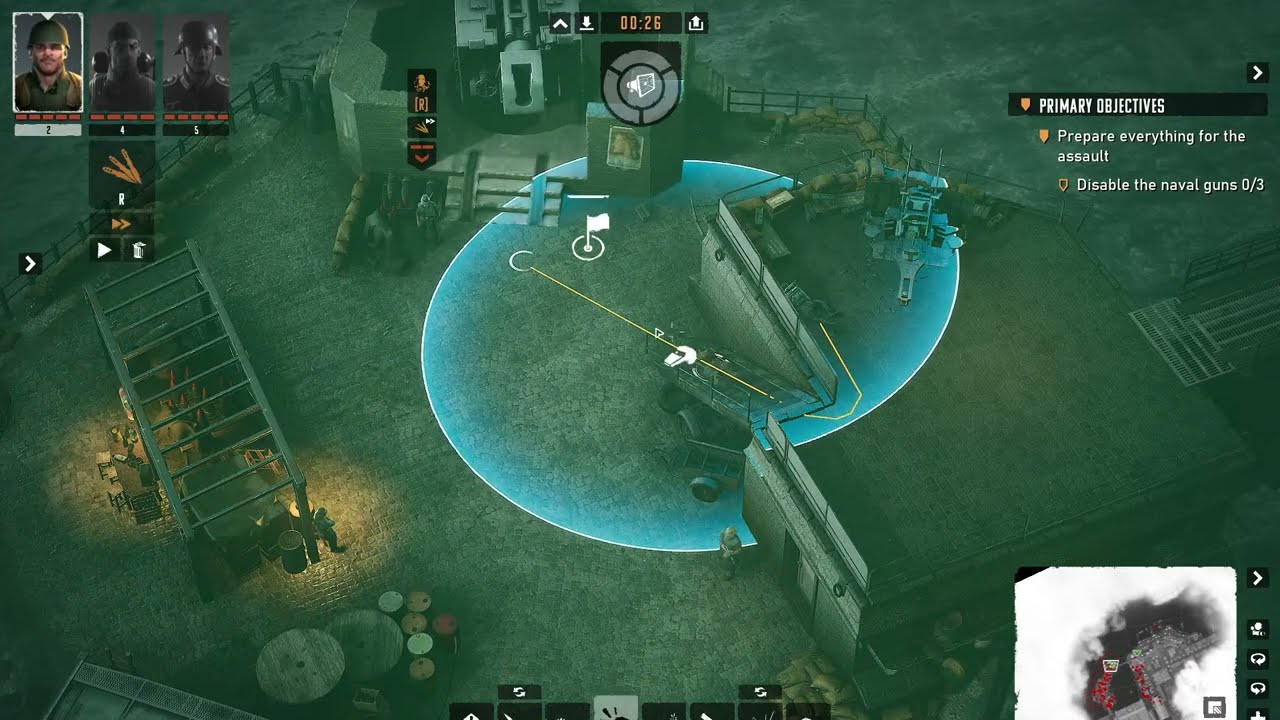This screenshot has width=1280, height=720.
Task: Click on the minimap
Action: [x=1125, y=640]
